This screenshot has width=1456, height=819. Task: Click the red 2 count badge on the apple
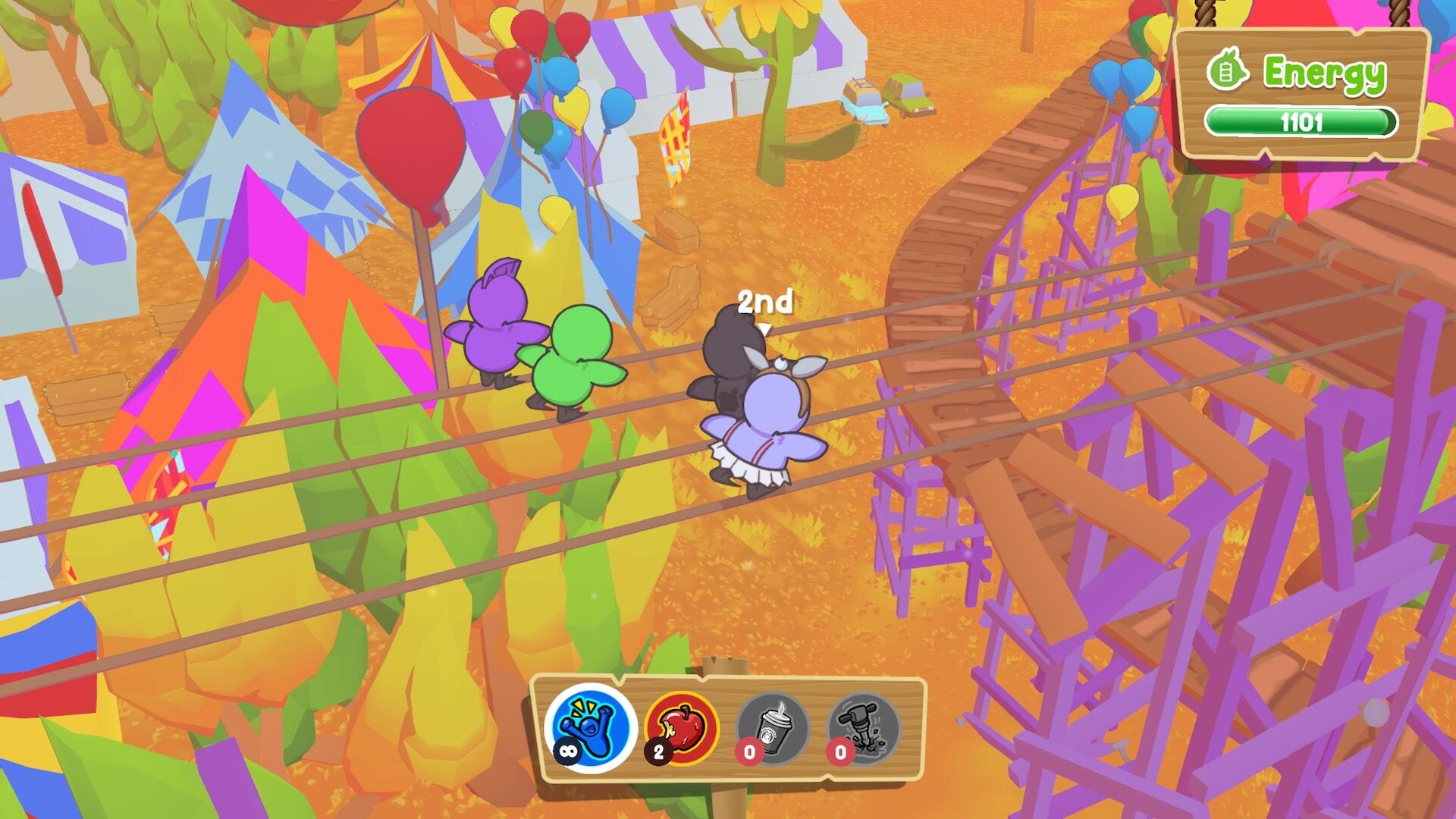[x=659, y=753]
